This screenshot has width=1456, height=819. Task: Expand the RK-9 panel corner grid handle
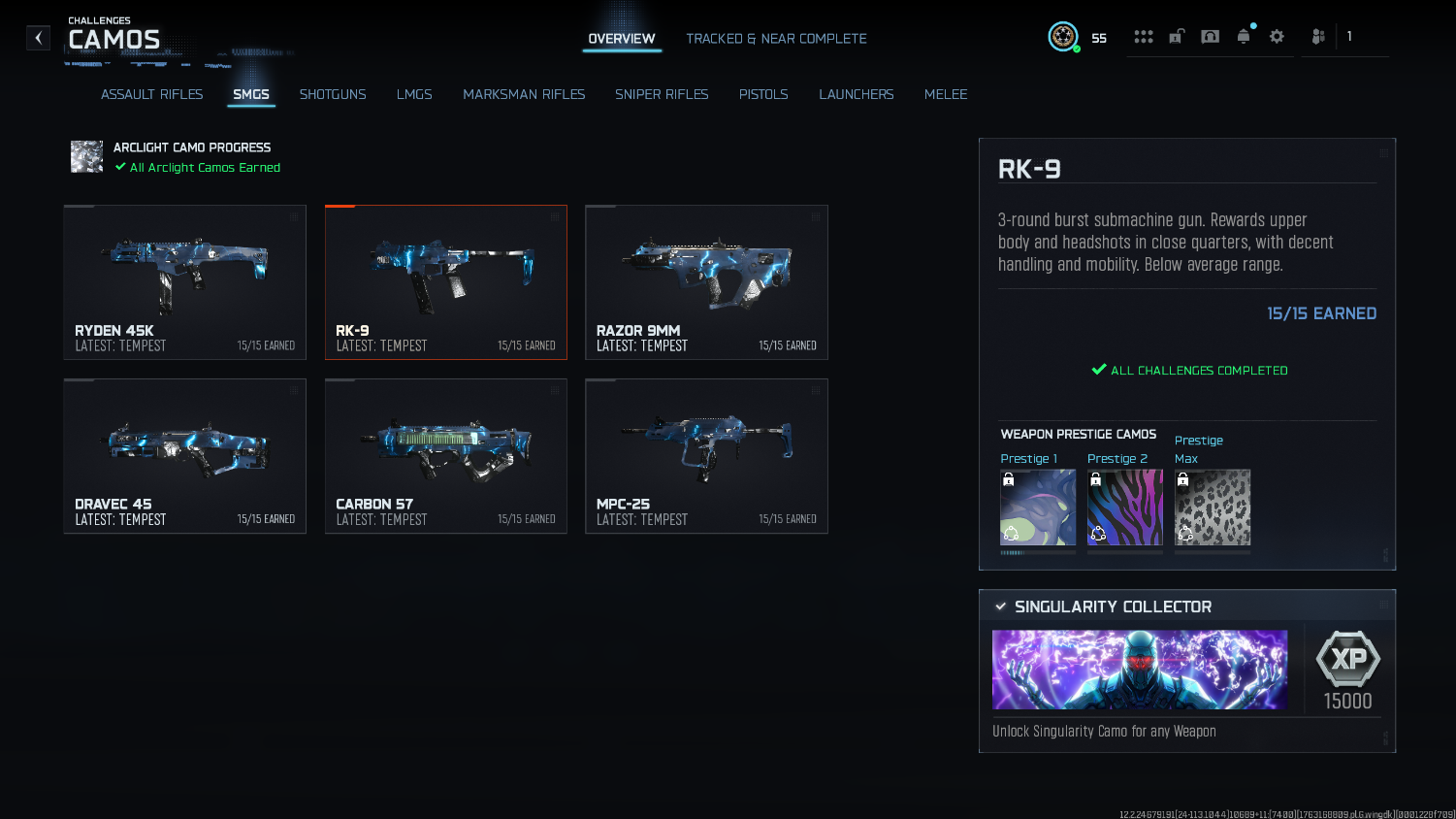tap(1383, 152)
